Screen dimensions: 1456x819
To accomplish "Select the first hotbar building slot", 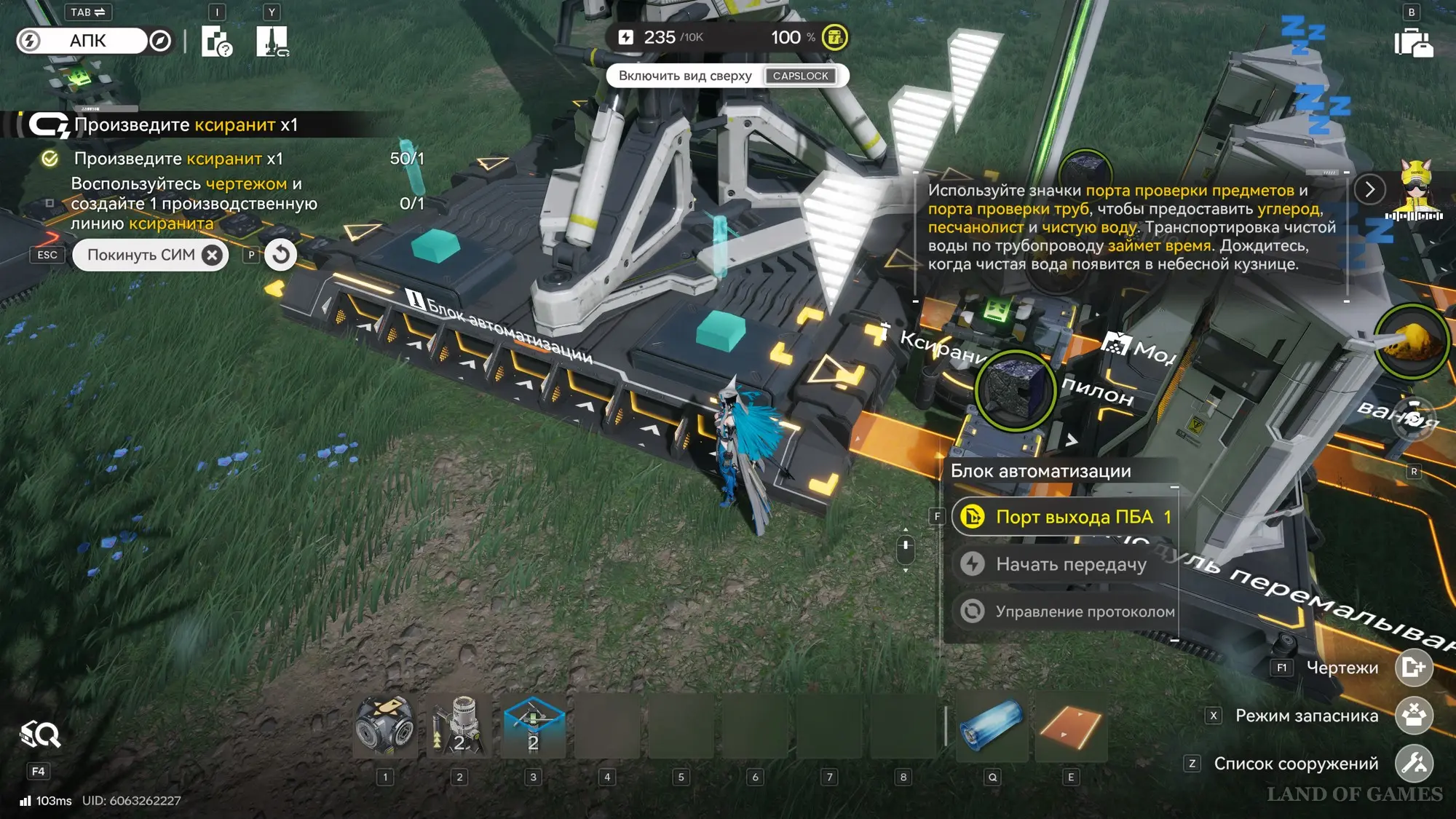I will pyautogui.click(x=385, y=726).
